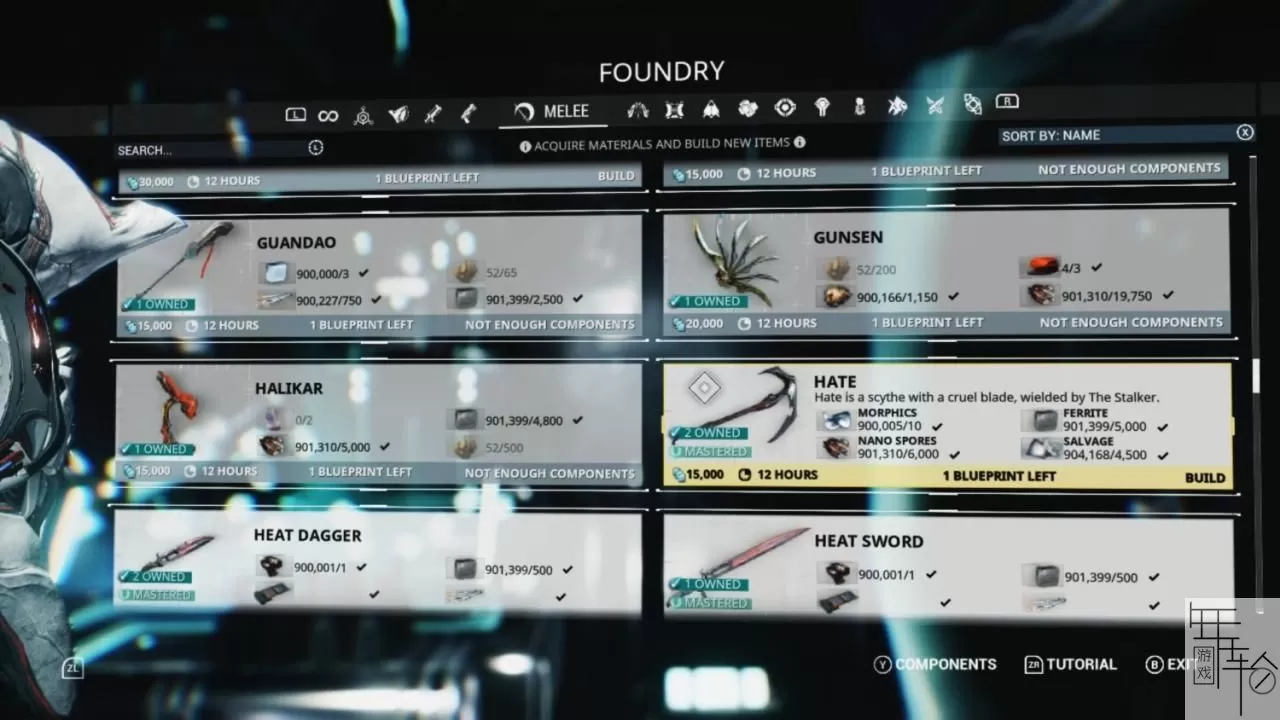The width and height of the screenshot is (1280, 720).
Task: Build the Hate scythe
Action: point(1204,478)
